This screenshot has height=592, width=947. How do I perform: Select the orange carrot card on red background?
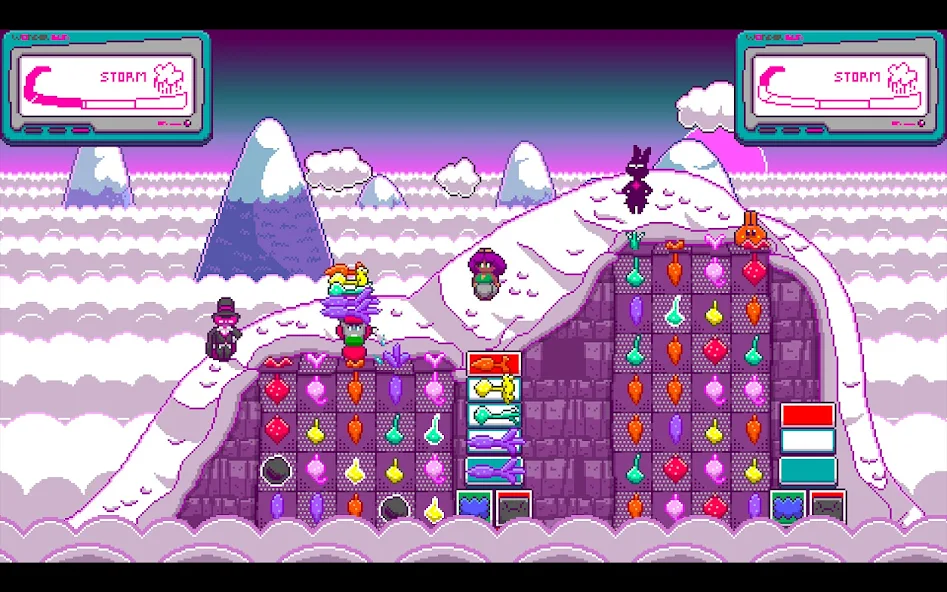click(494, 364)
